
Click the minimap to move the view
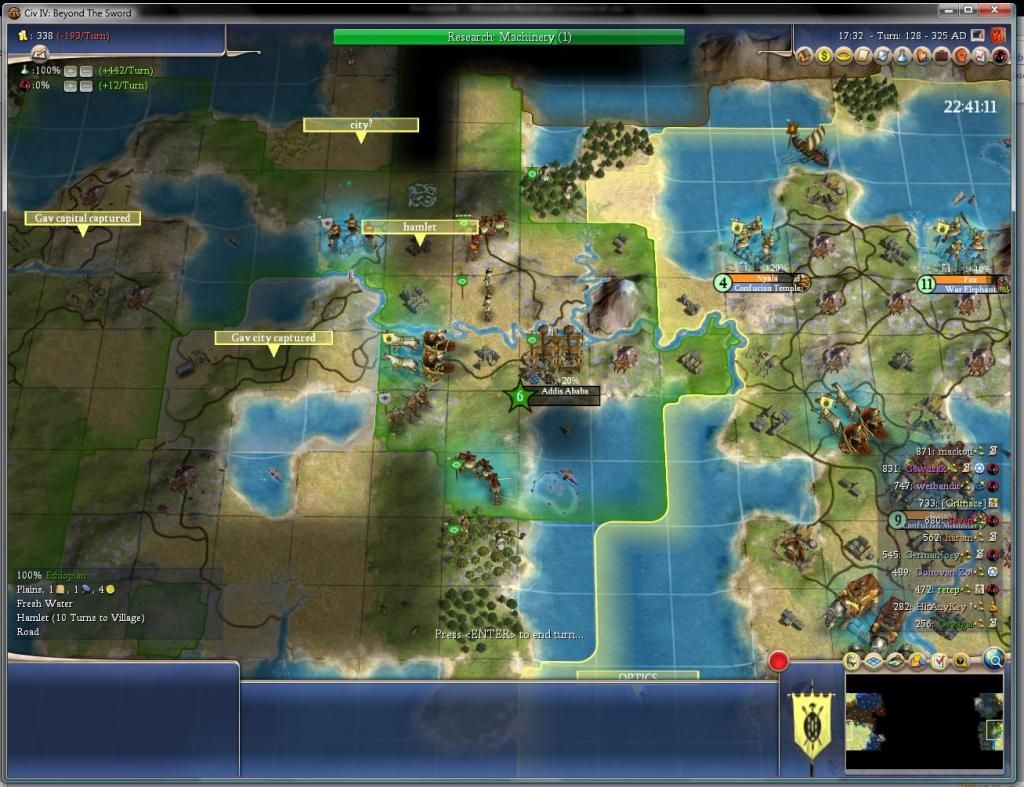click(x=923, y=720)
